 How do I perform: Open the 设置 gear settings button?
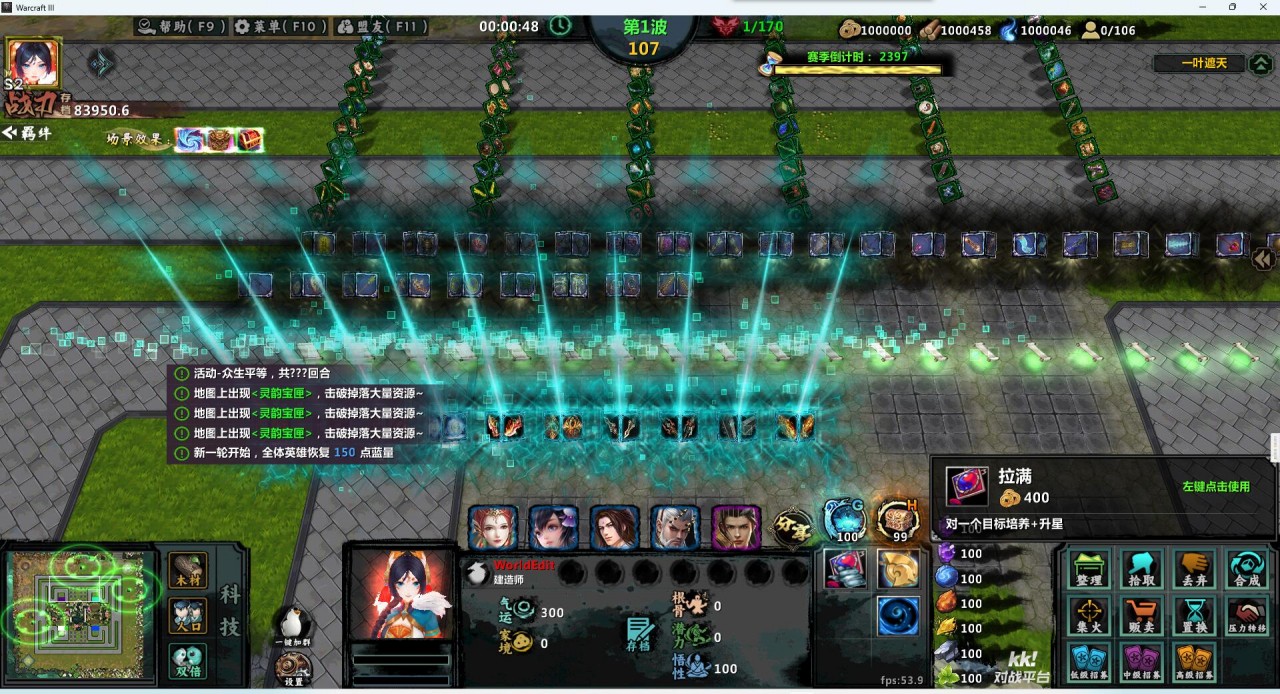(294, 668)
